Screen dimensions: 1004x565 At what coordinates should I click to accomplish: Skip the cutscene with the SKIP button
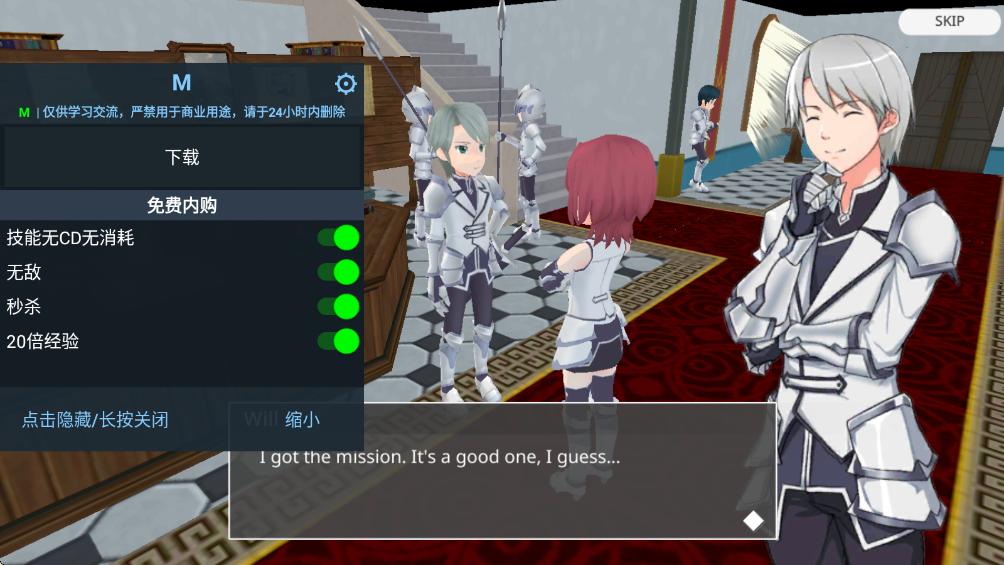coord(949,21)
